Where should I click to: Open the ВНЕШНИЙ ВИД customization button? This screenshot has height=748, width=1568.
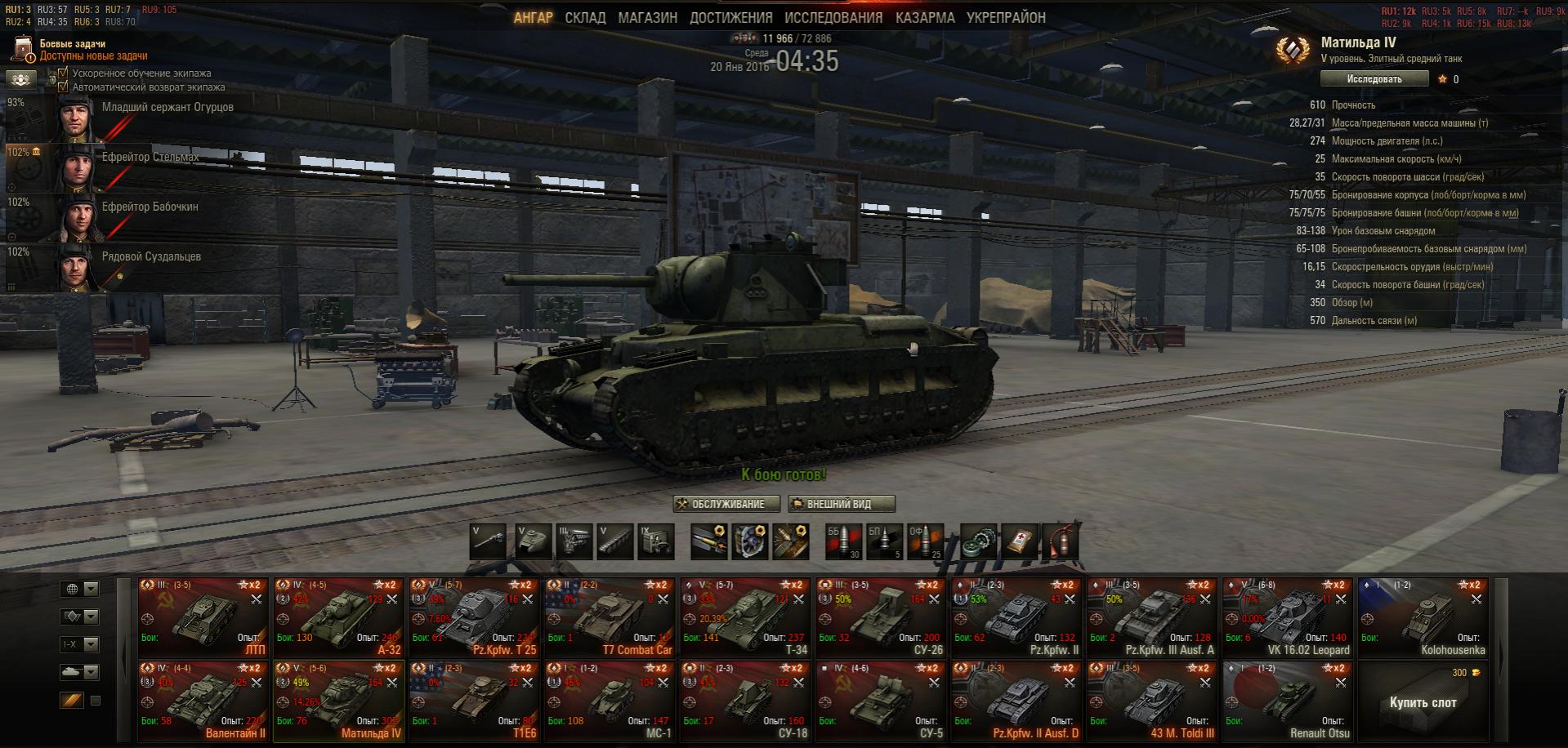[x=841, y=504]
